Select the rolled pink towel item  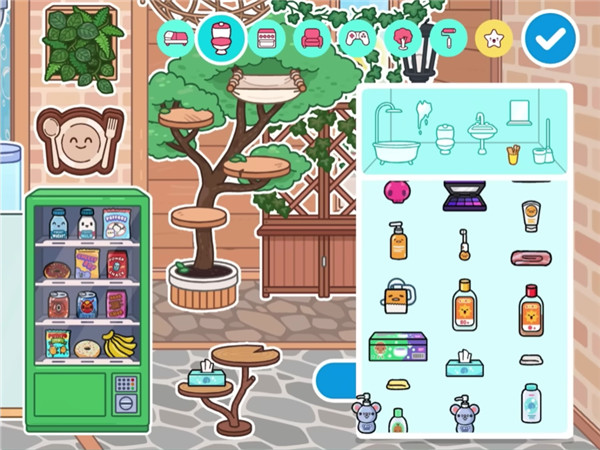coord(530,258)
